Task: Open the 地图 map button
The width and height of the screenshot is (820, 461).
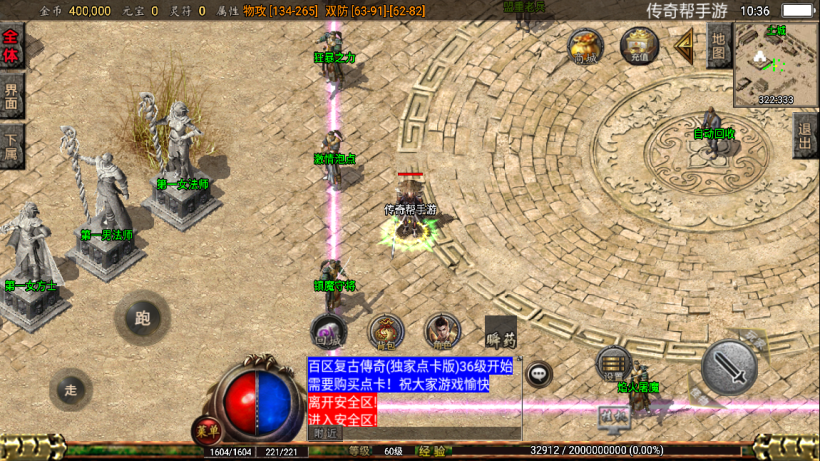Action: coord(718,44)
